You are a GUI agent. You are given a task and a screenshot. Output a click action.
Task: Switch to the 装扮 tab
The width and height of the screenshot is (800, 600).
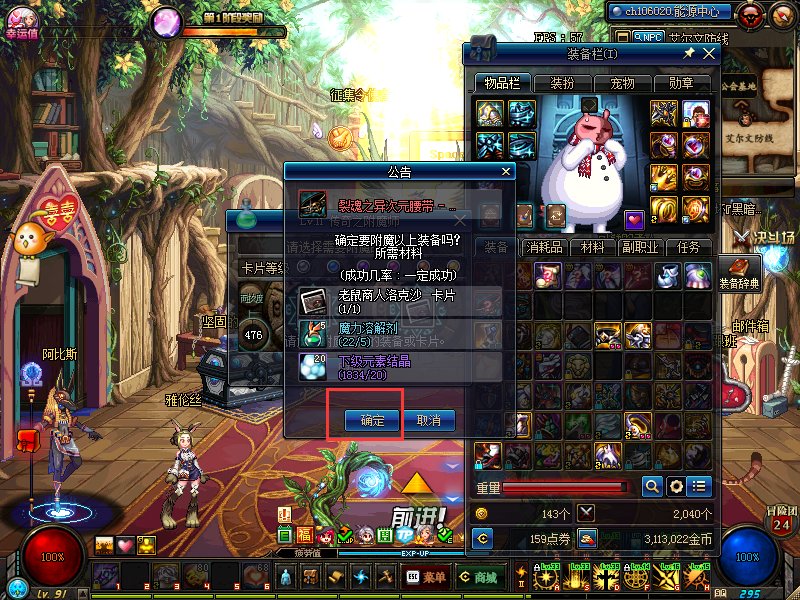(x=563, y=83)
